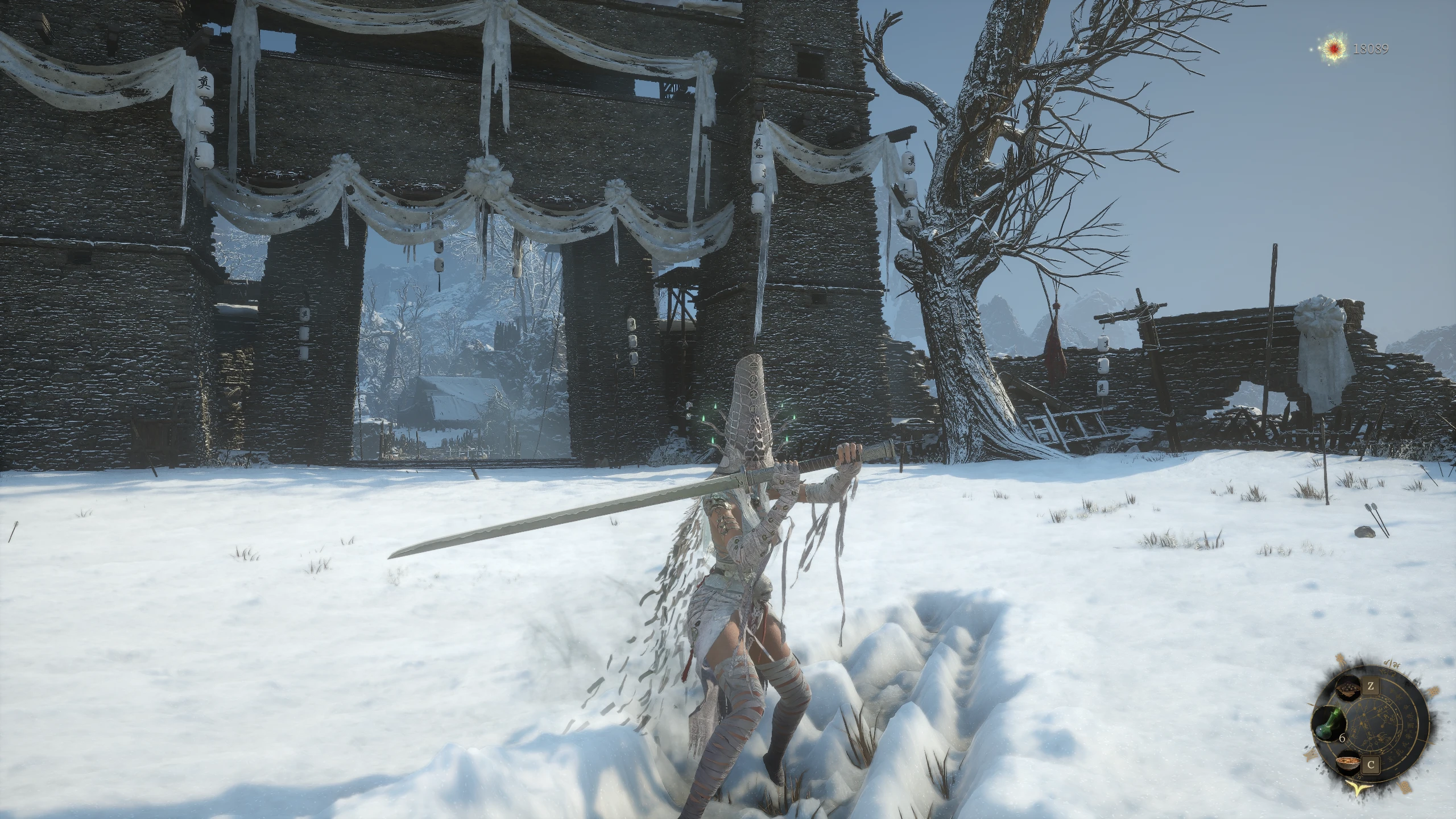Click the C keybind badge on the wheel
The width and height of the screenshot is (1456, 819).
(1371, 764)
